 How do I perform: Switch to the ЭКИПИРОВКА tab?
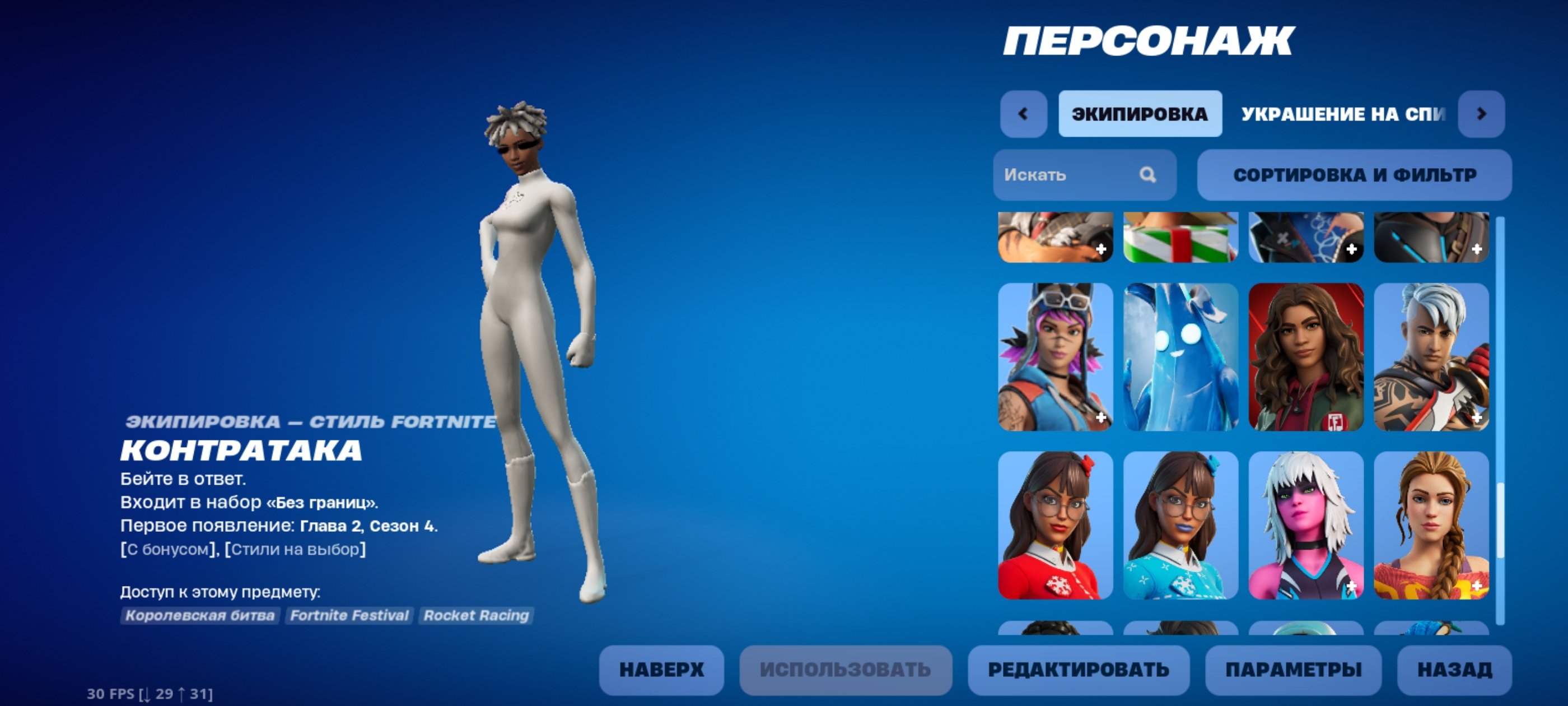coord(1140,113)
